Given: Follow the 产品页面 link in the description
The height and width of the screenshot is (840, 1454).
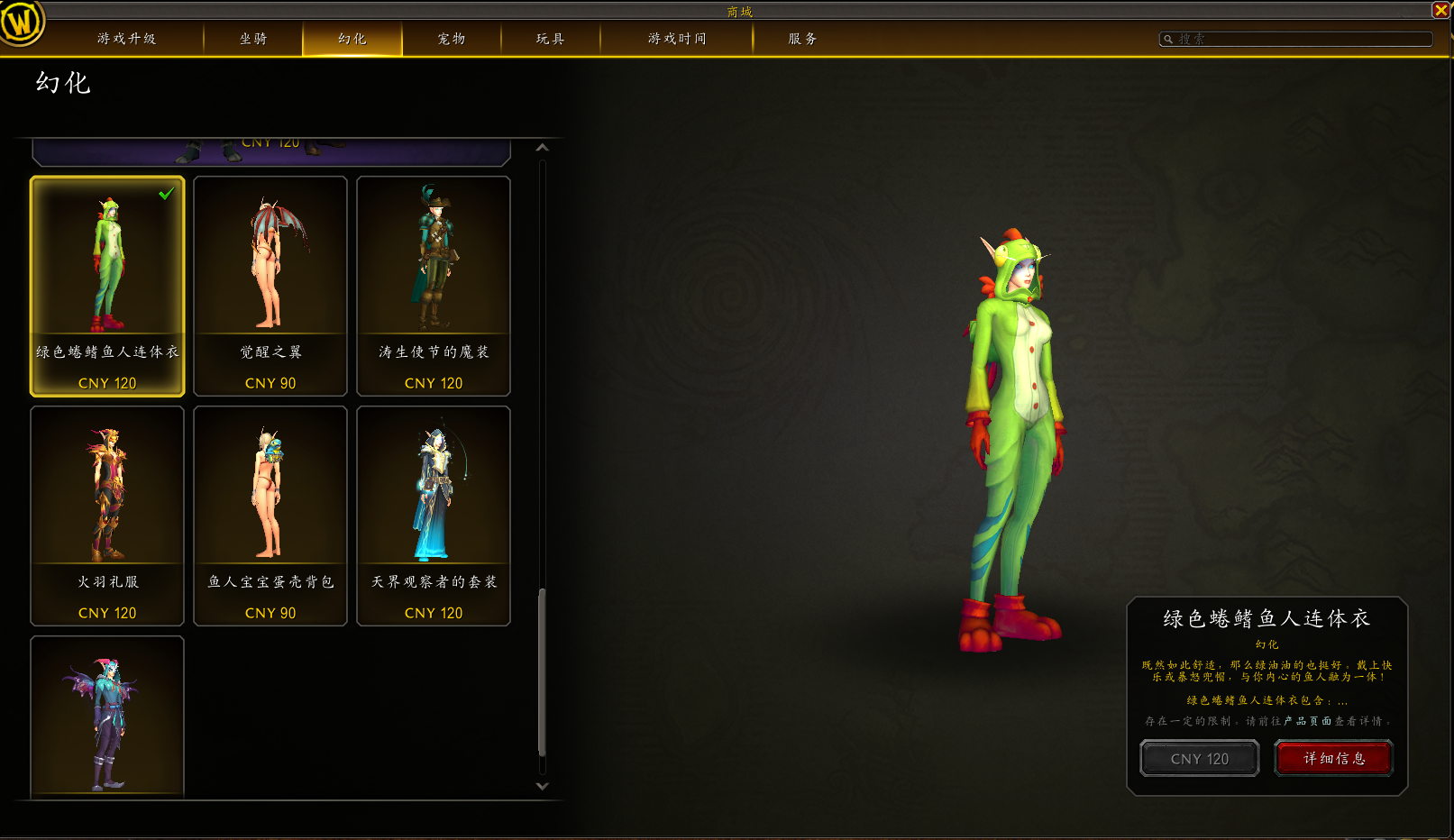Looking at the screenshot, I should click(x=1308, y=721).
